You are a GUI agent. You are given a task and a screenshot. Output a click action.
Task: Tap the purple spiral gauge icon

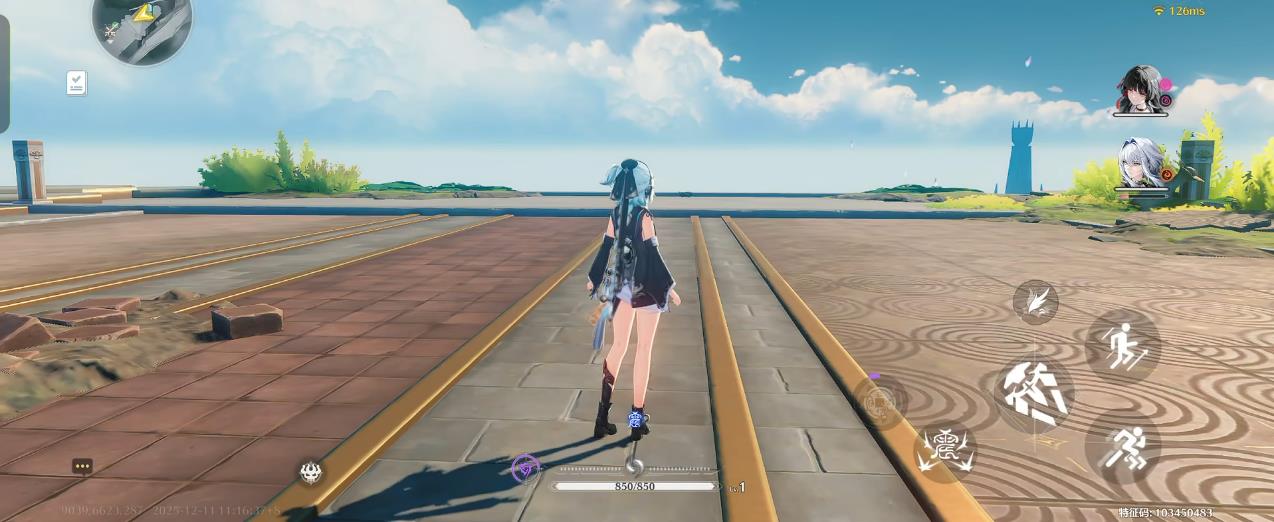pos(526,467)
